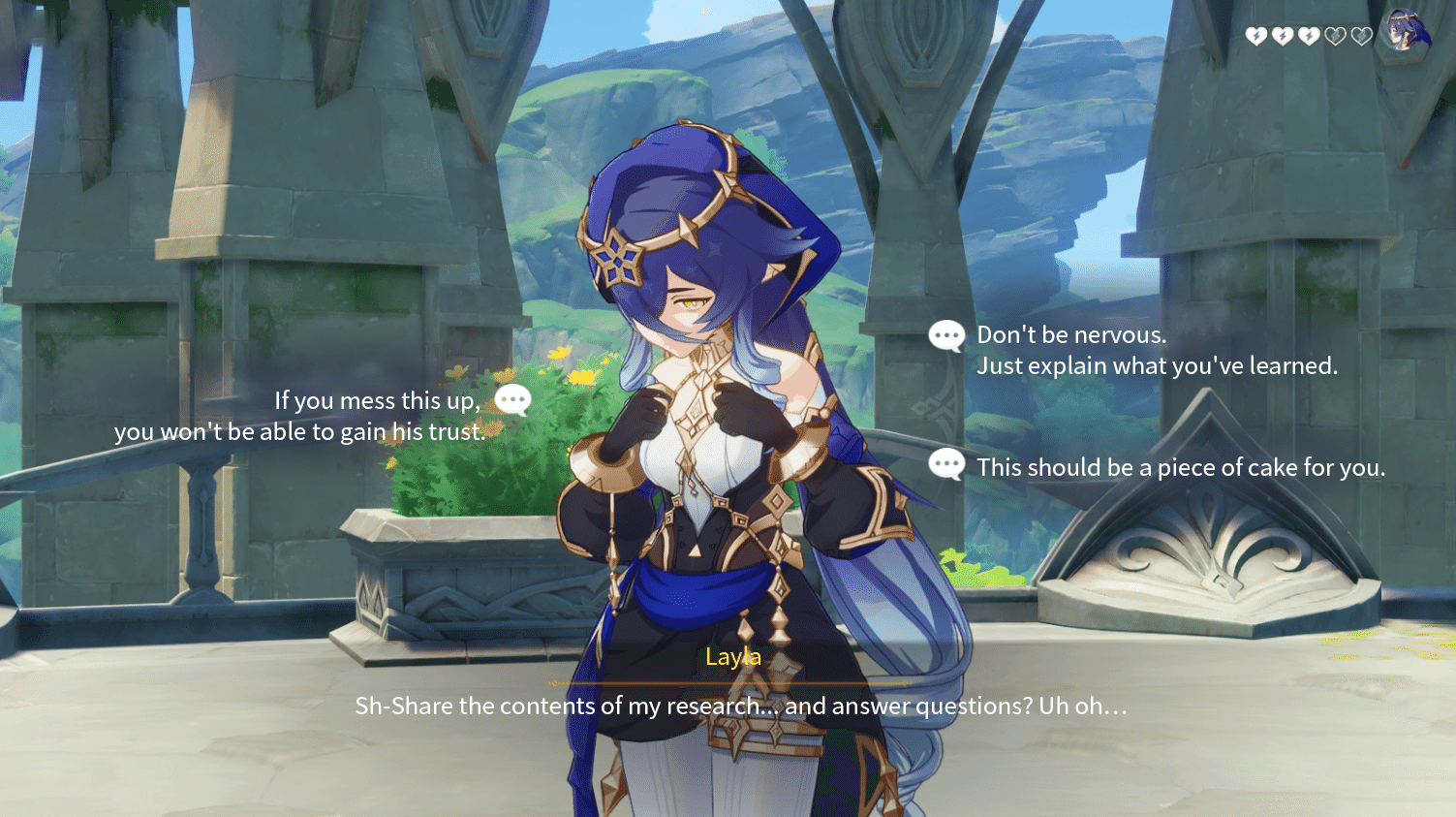Click the last empty heart energy icon
Screen dimensions: 1456x817
point(1360,36)
